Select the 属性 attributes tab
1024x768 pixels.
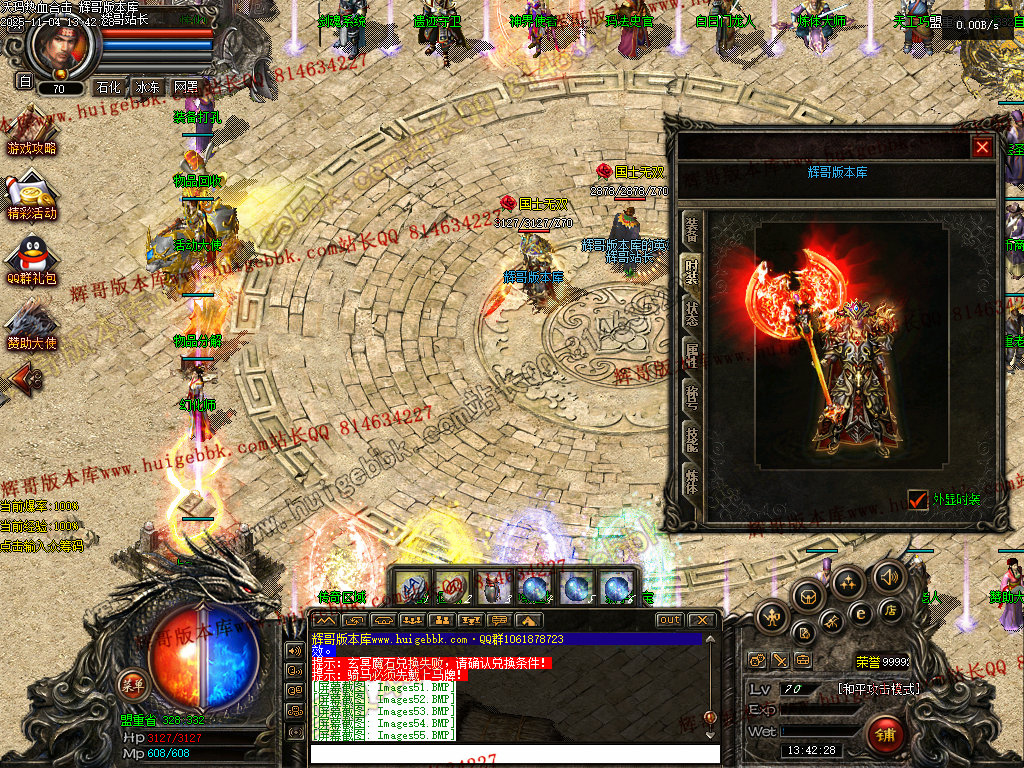click(x=690, y=353)
